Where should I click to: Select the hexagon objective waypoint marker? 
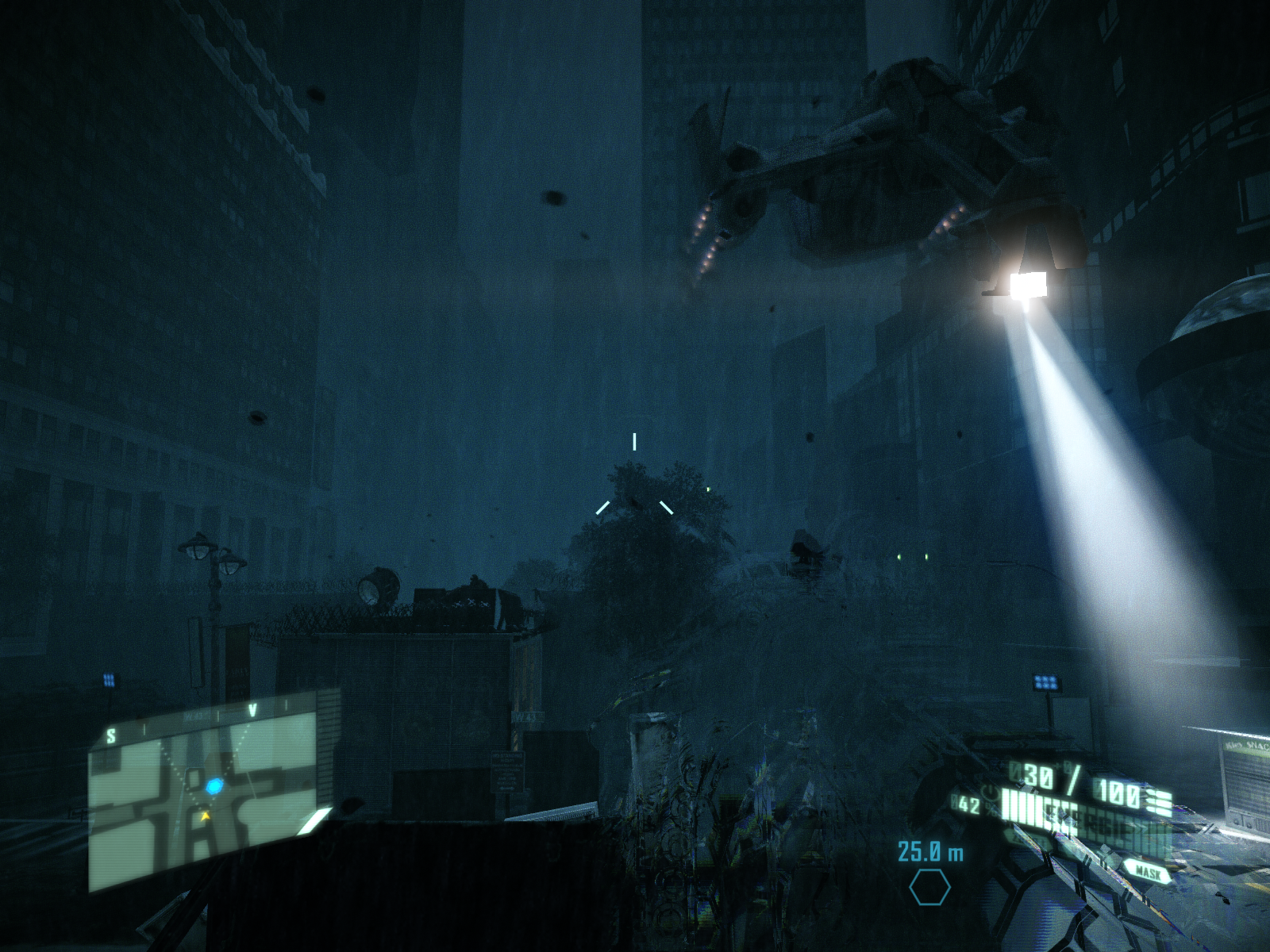click(x=929, y=887)
